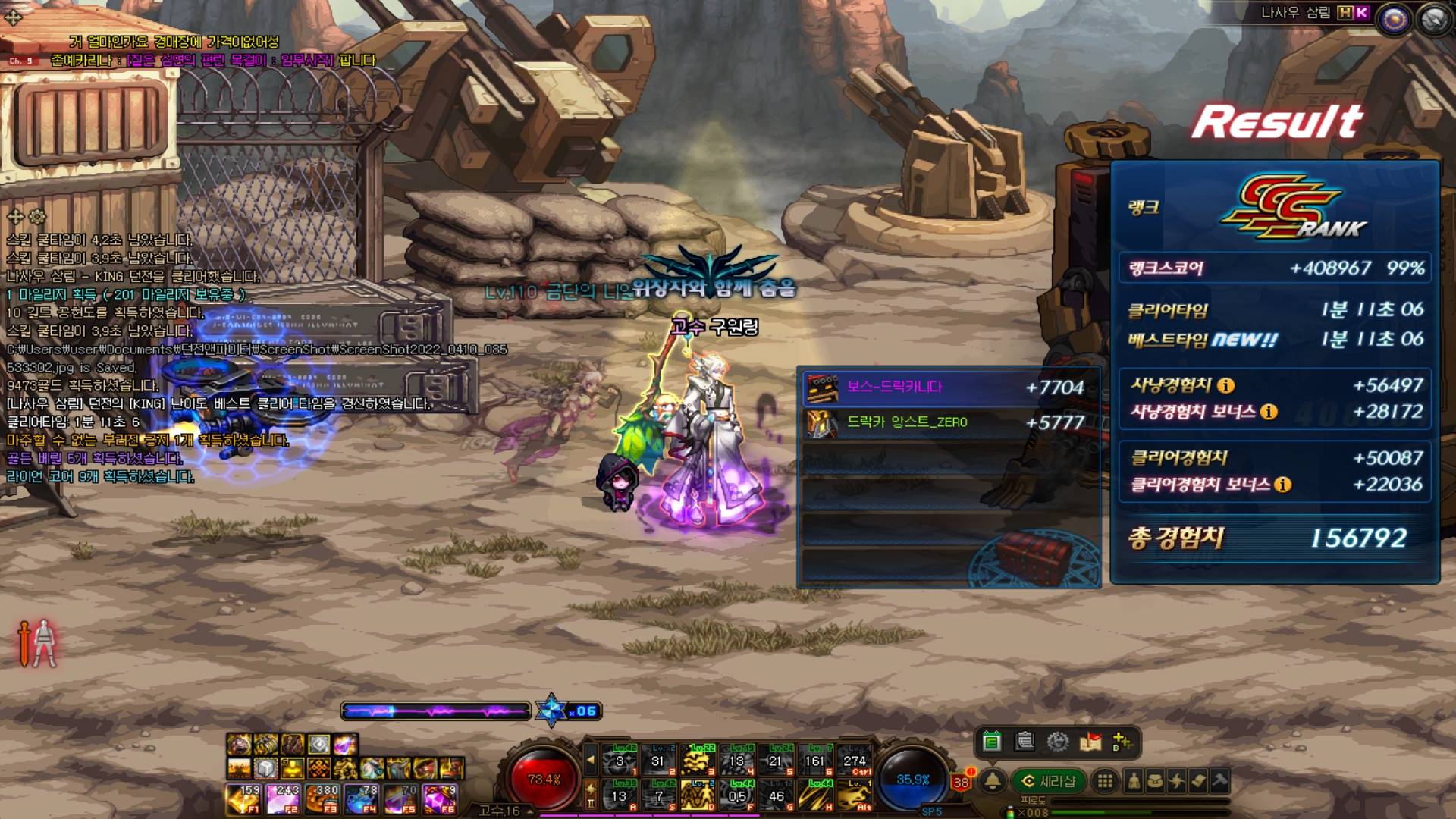Use the F1 quick slot item
Screen dimensions: 1456x819
pos(243,799)
